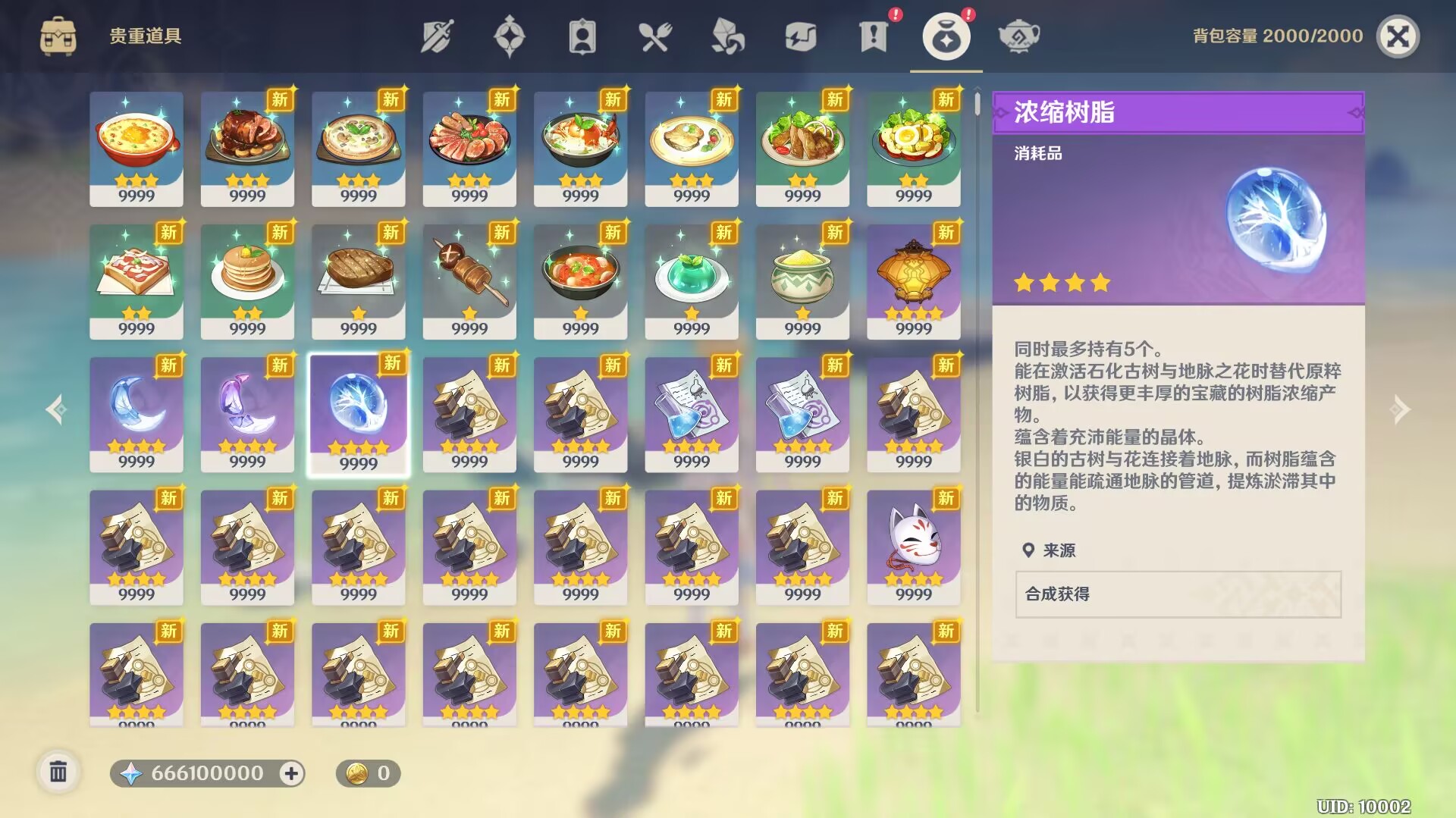Viewport: 1456px width, 818px height.
Task: Click the Mora coin balance display
Action: coord(367,774)
